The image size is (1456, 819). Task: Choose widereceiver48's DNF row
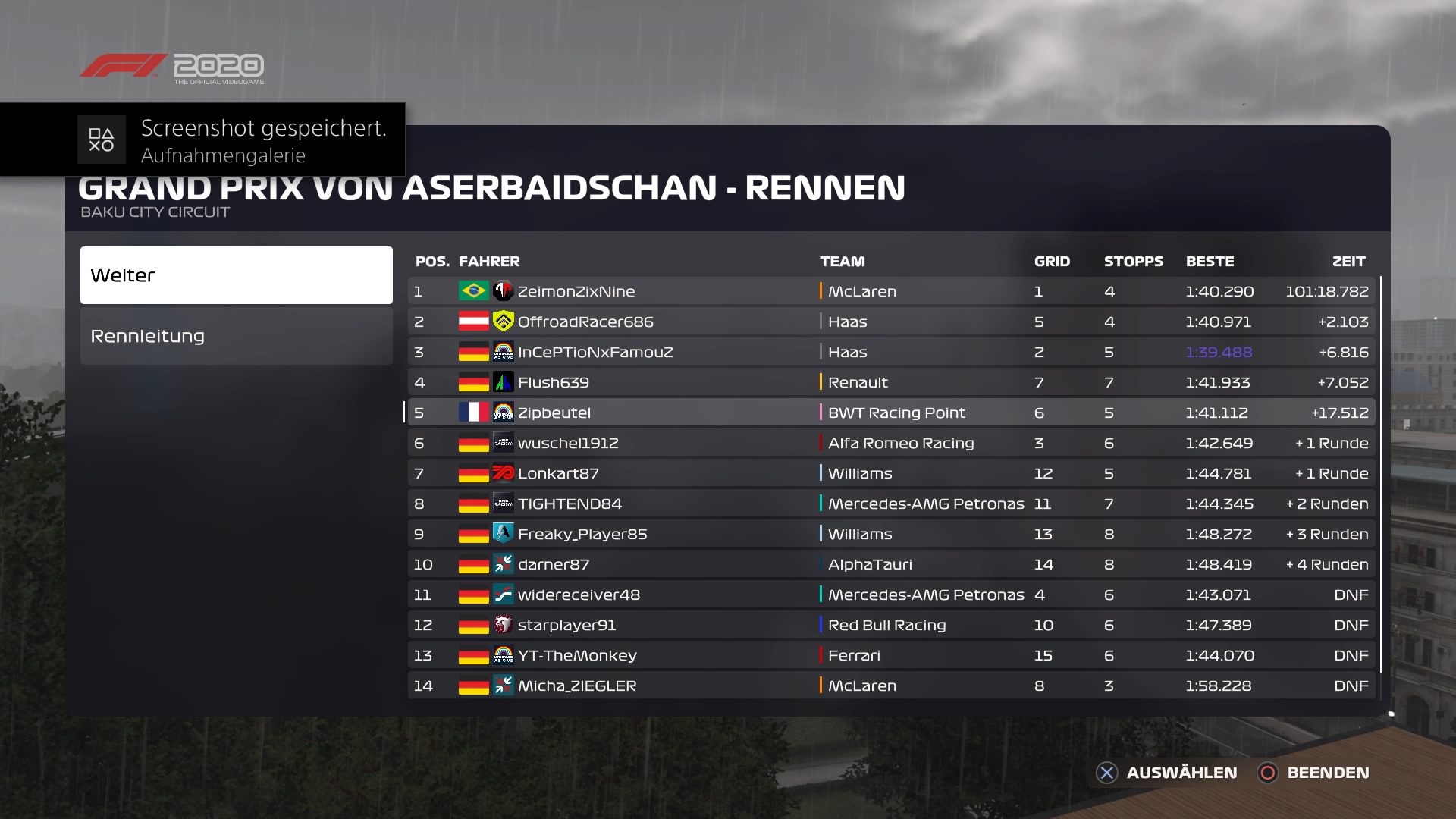[x=891, y=595]
